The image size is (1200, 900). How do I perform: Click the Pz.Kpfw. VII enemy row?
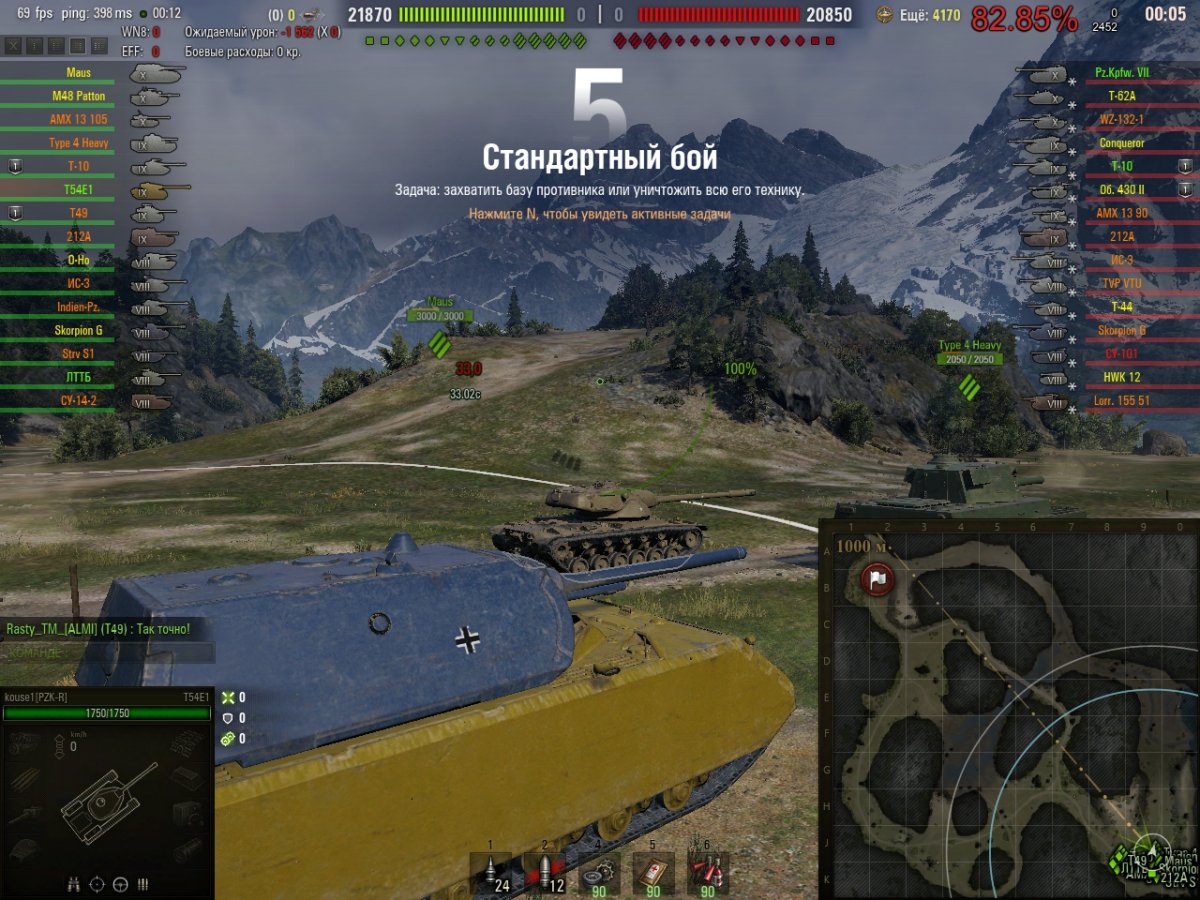pyautogui.click(x=1122, y=73)
